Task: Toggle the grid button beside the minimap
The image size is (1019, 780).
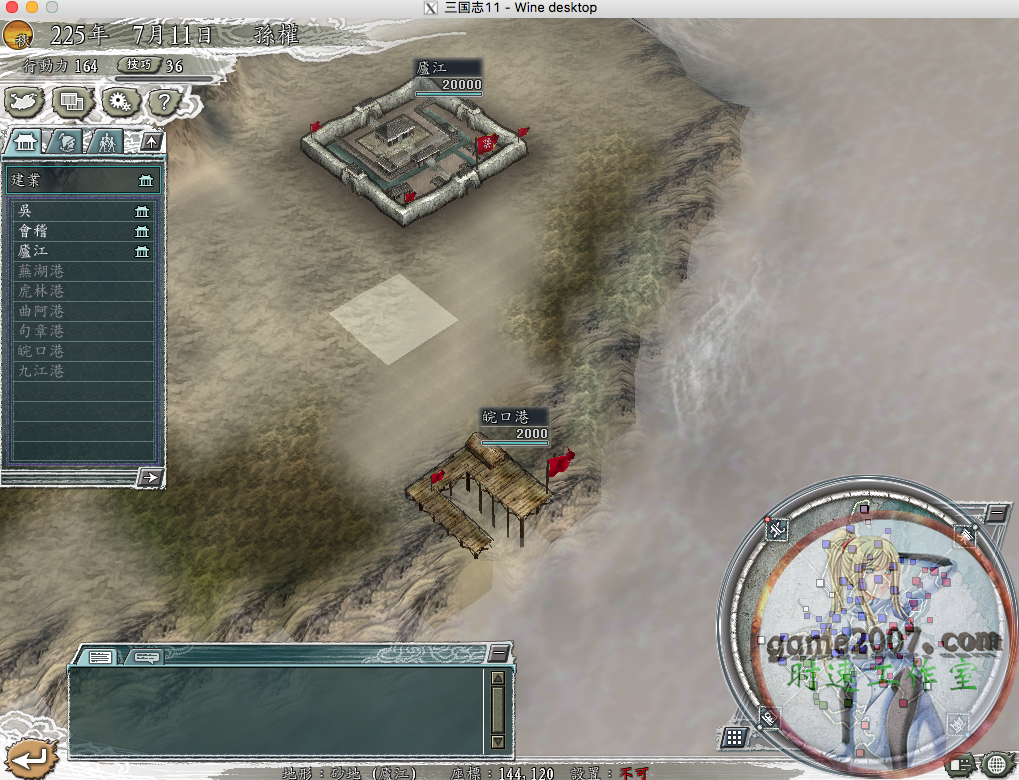Action: coord(733,738)
